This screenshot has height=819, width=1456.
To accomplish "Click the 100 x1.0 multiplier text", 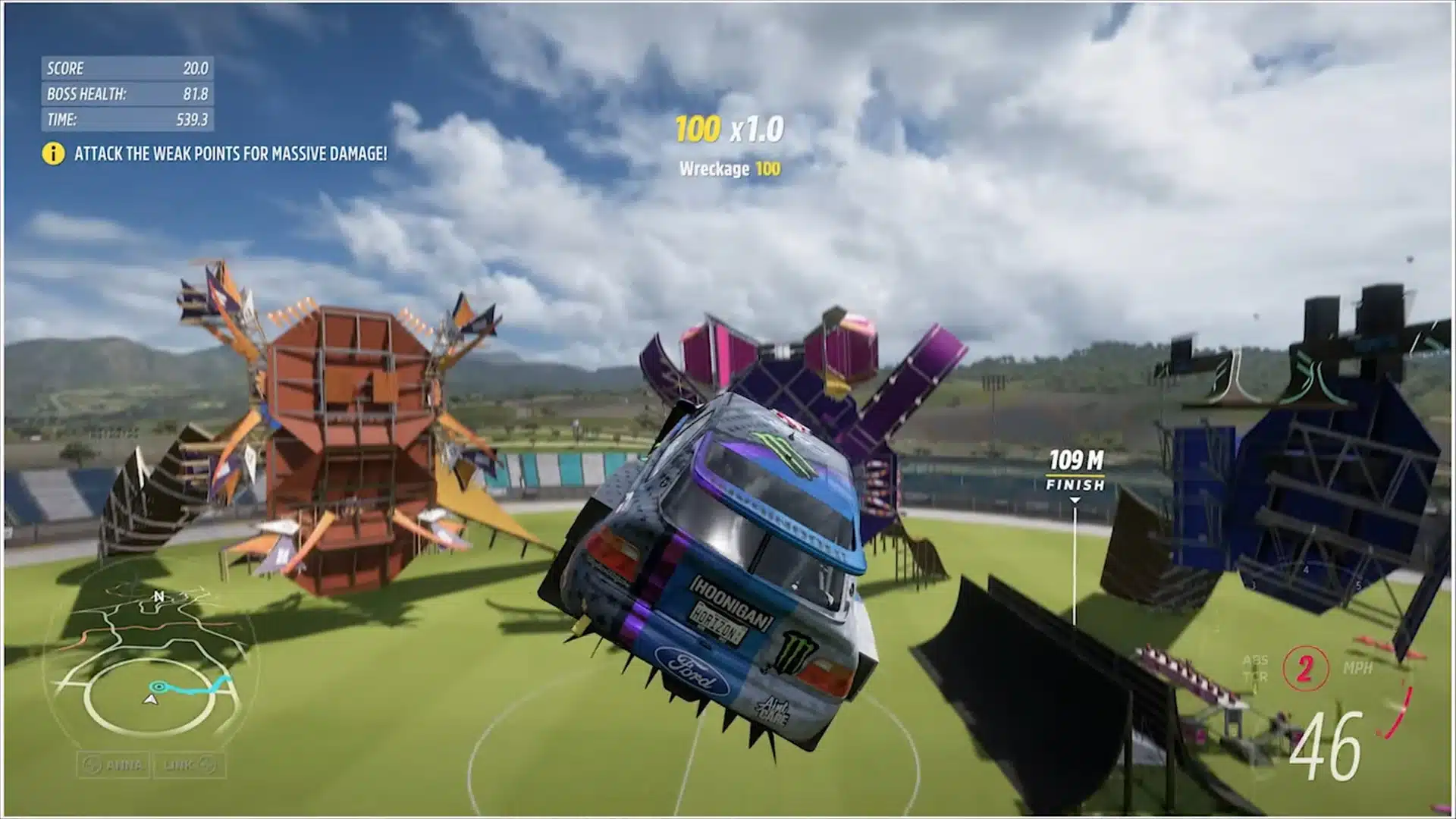I will 730,128.
